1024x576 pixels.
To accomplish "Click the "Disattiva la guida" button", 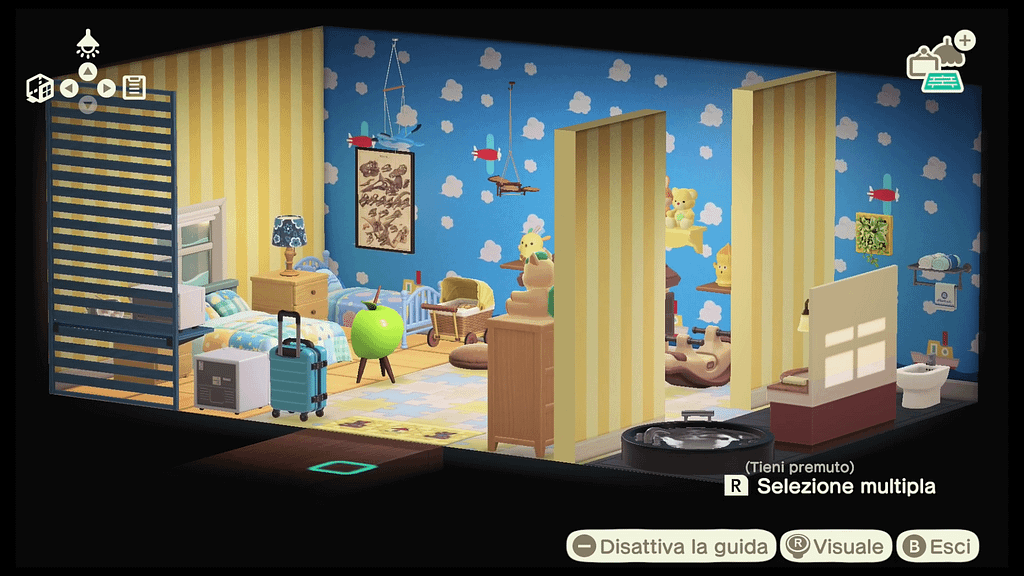I will [672, 546].
